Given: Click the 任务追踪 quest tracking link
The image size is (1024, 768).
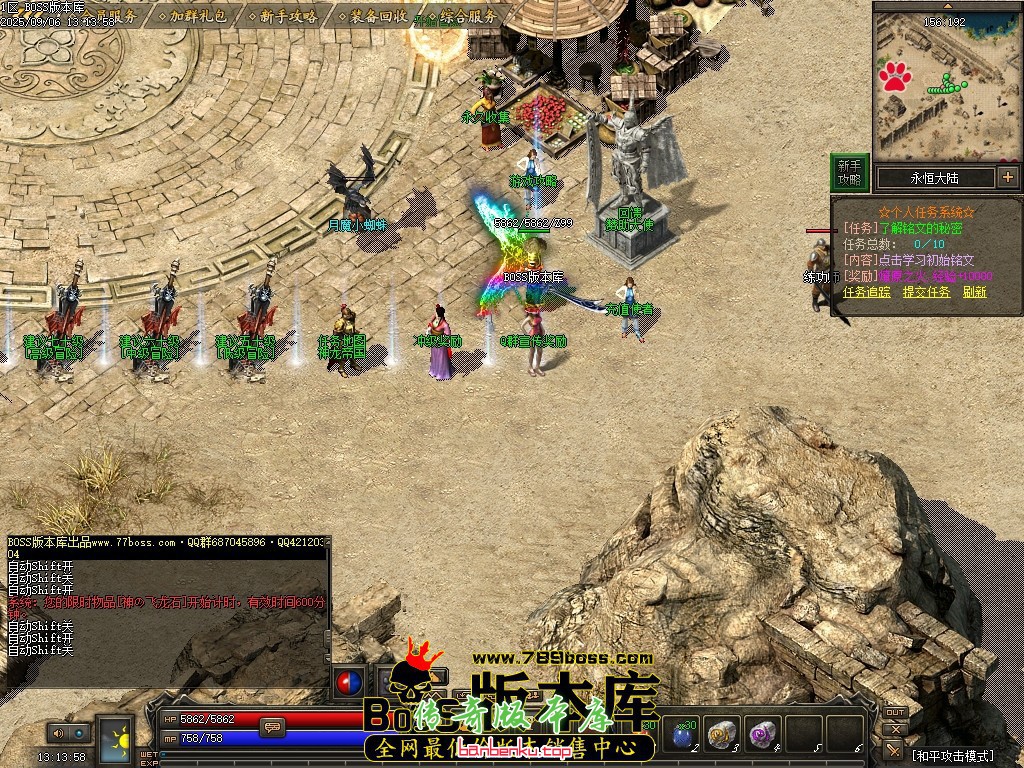Looking at the screenshot, I should 866,292.
